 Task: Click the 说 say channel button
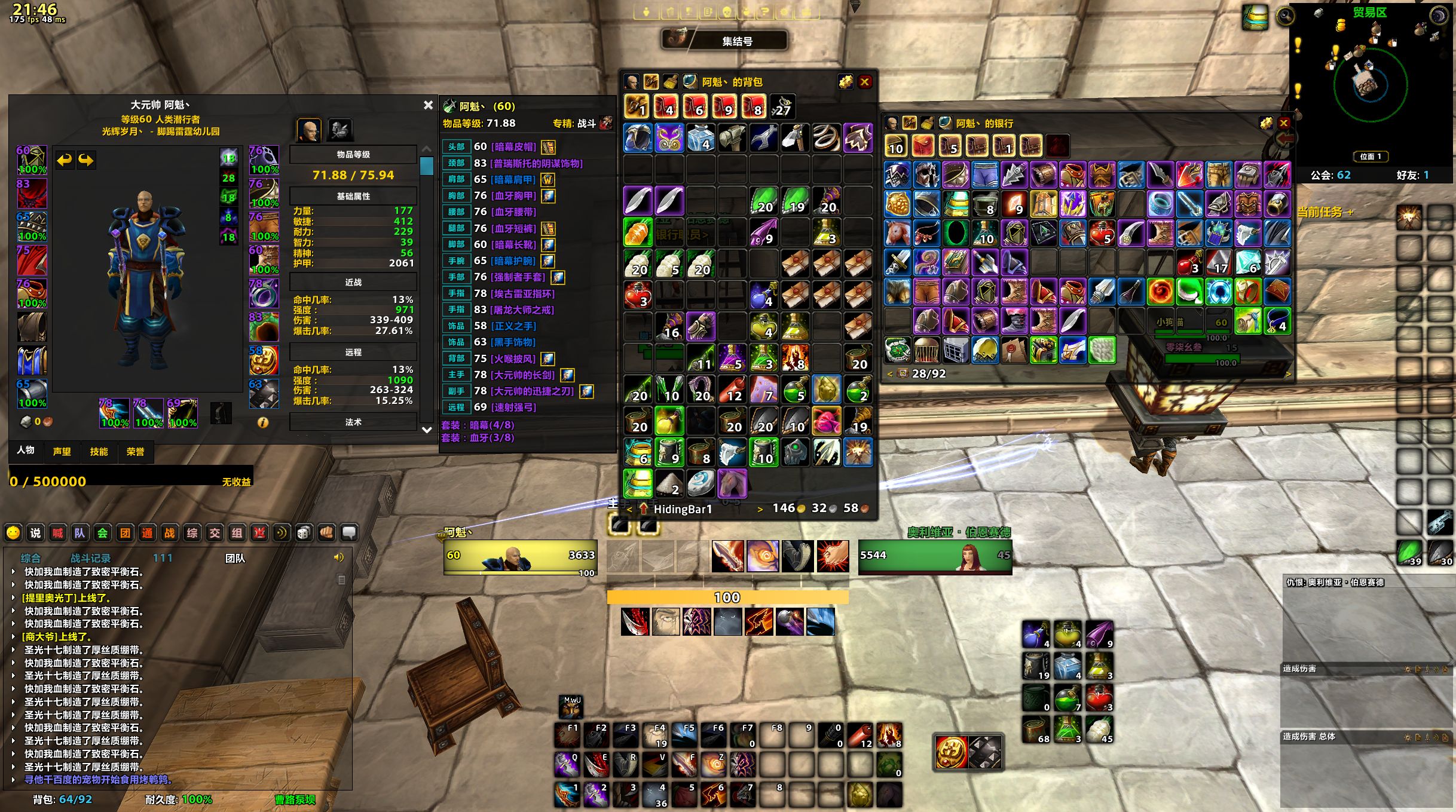(x=35, y=533)
